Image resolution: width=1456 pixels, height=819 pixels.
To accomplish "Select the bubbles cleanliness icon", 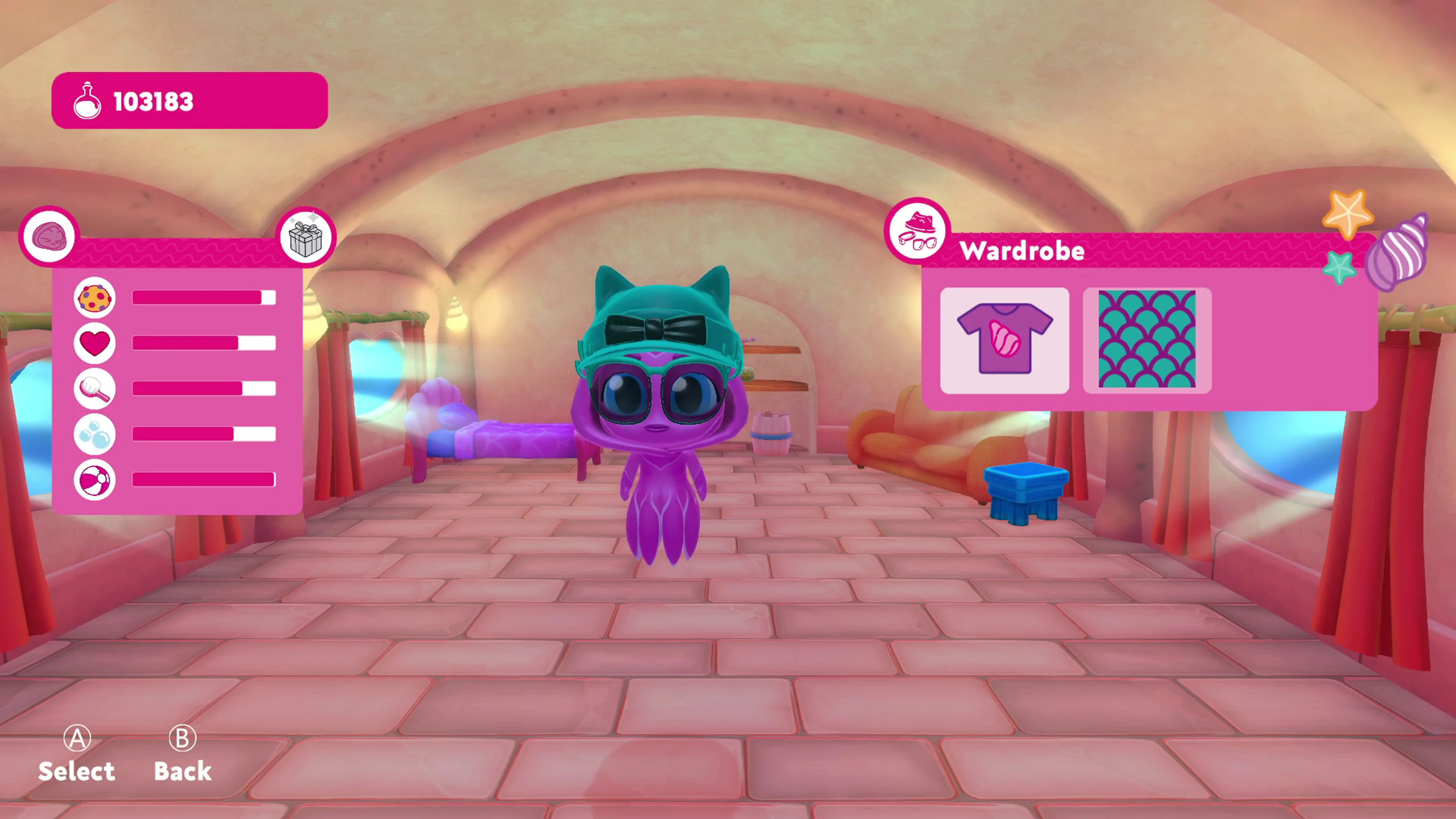I will pyautogui.click(x=94, y=434).
